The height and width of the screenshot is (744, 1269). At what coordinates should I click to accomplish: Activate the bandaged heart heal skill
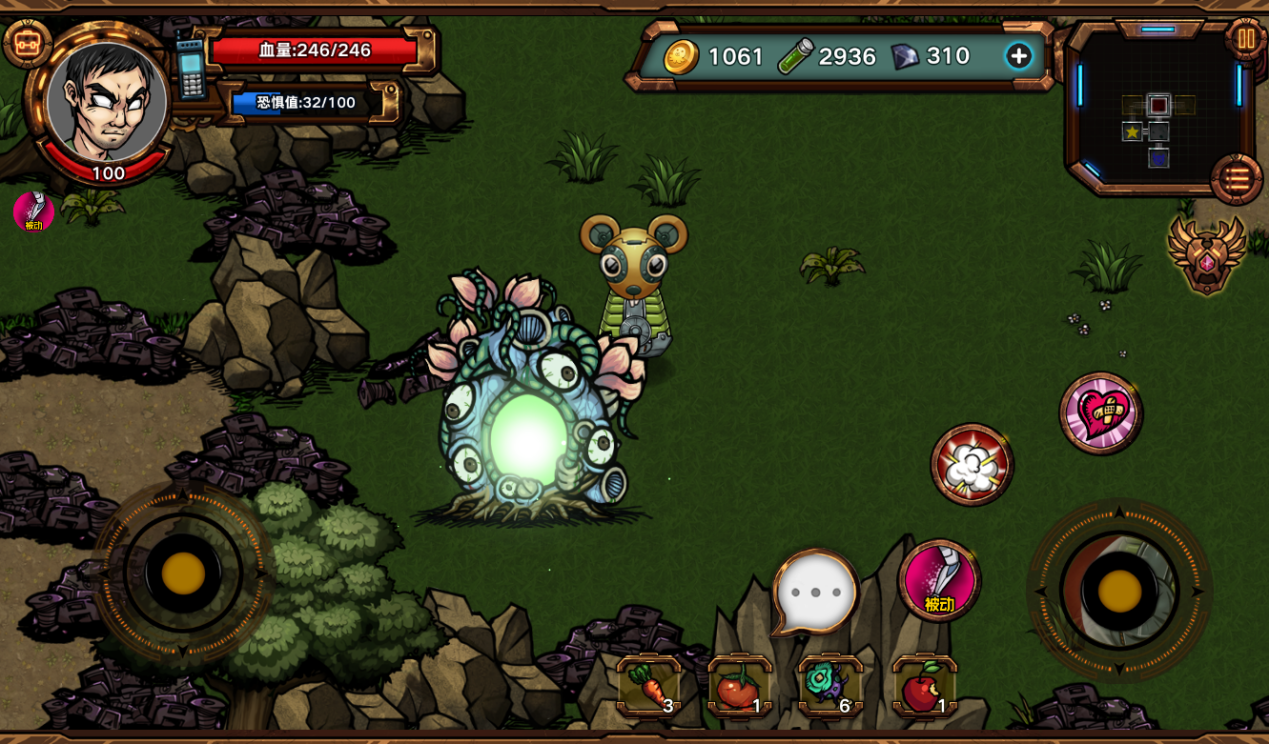1101,413
